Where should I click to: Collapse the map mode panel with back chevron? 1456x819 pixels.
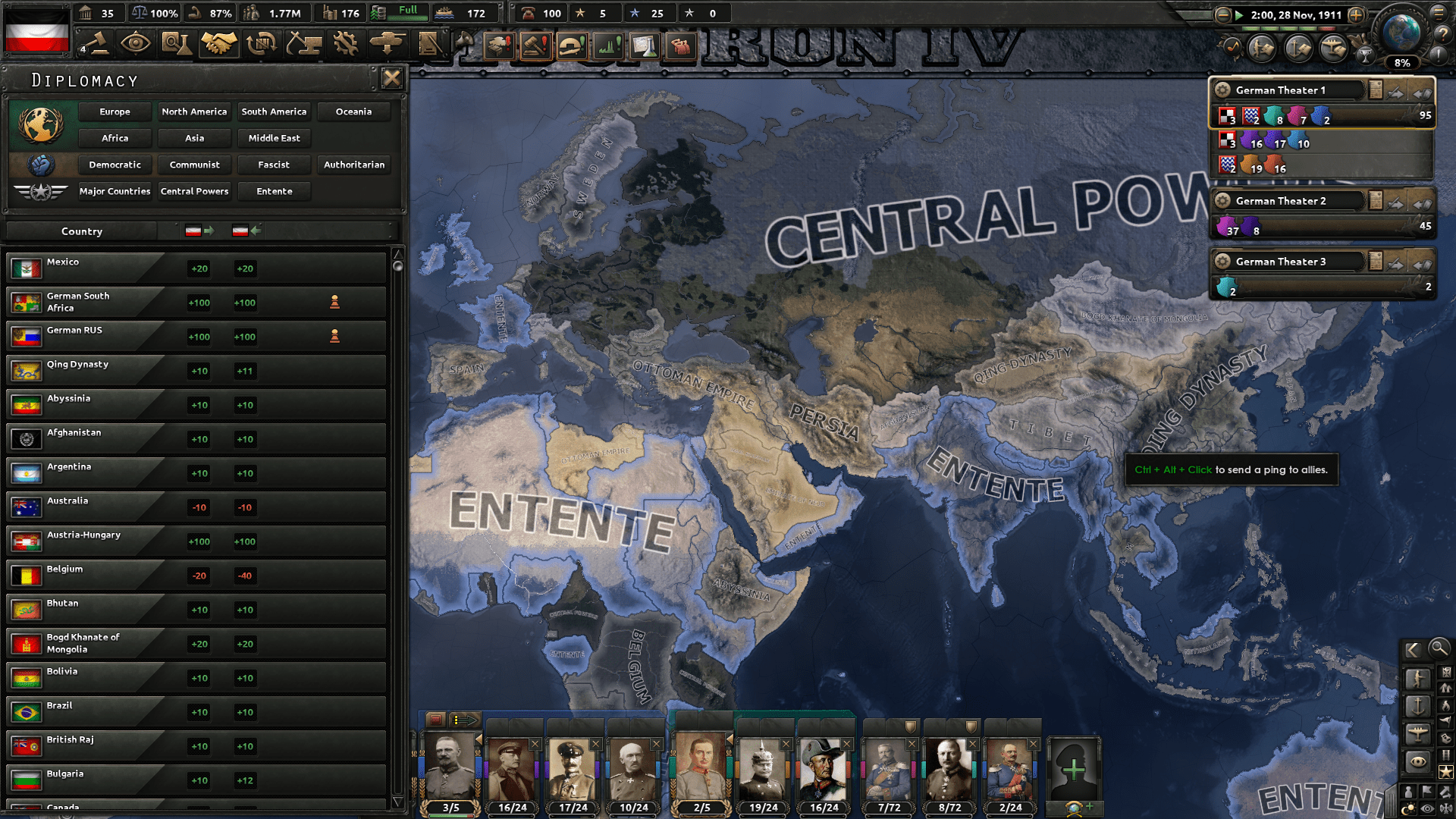1412,650
